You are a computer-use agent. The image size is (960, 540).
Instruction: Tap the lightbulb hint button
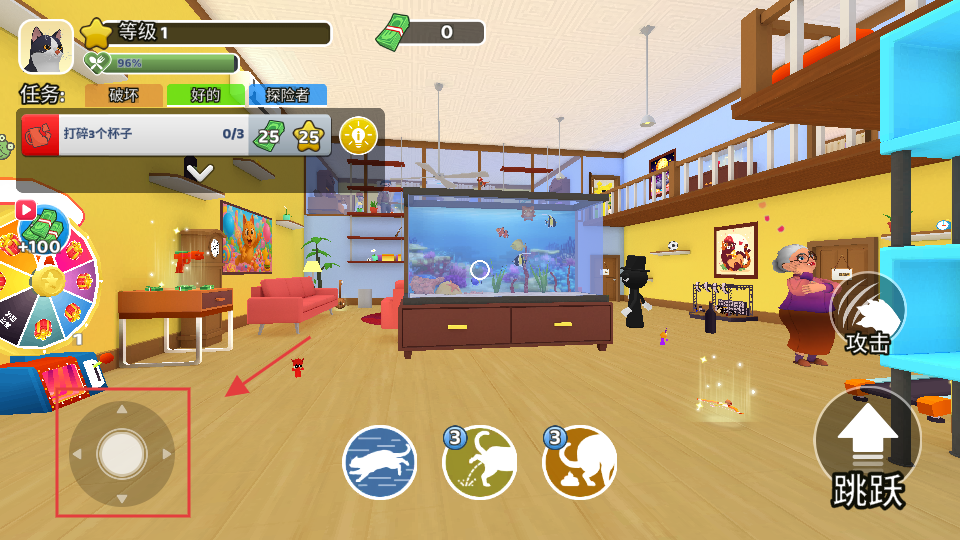coord(359,135)
